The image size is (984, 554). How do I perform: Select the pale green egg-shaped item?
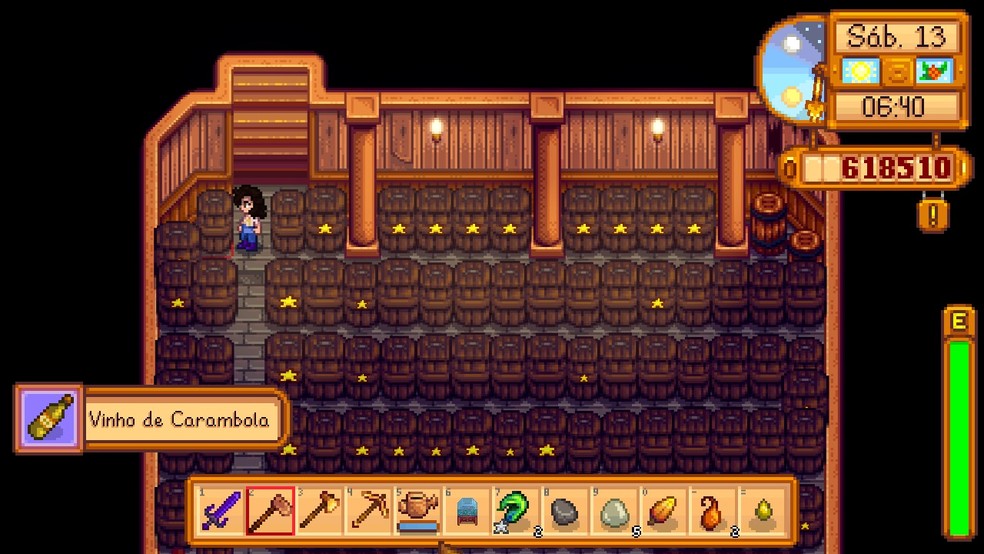[x=613, y=512]
